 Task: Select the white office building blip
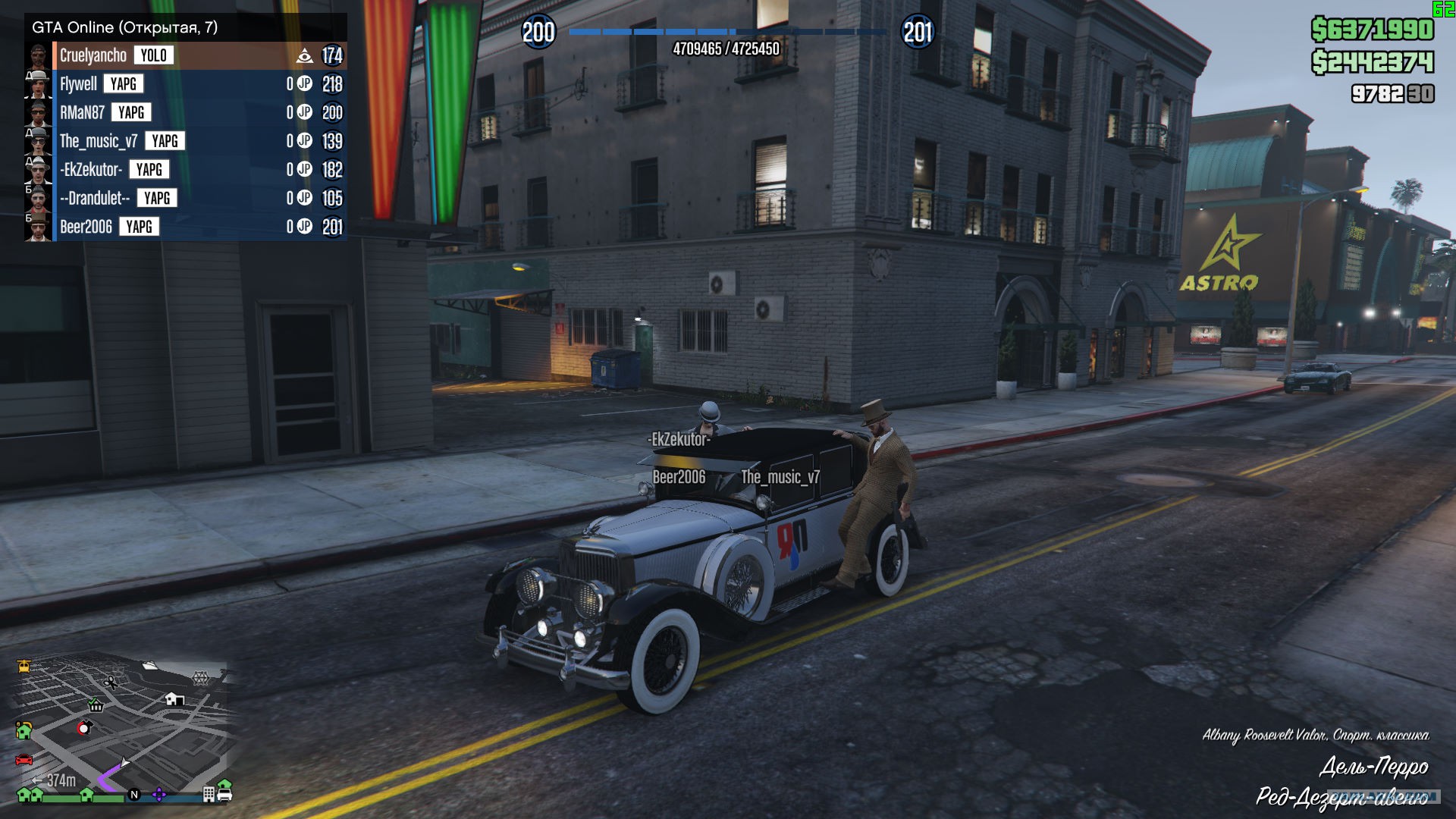[209, 795]
